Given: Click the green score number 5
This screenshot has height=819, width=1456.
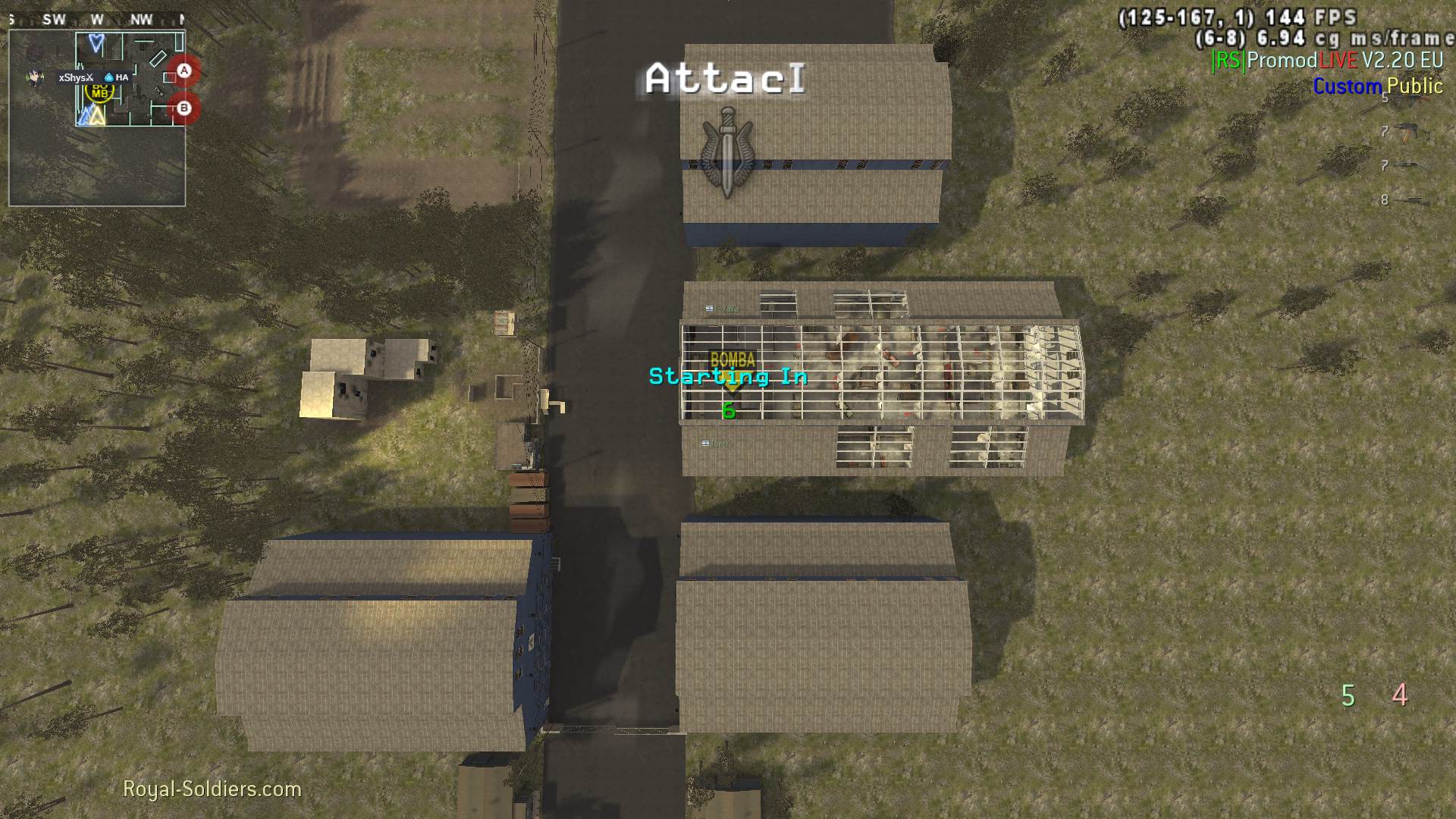Looking at the screenshot, I should (x=1349, y=694).
